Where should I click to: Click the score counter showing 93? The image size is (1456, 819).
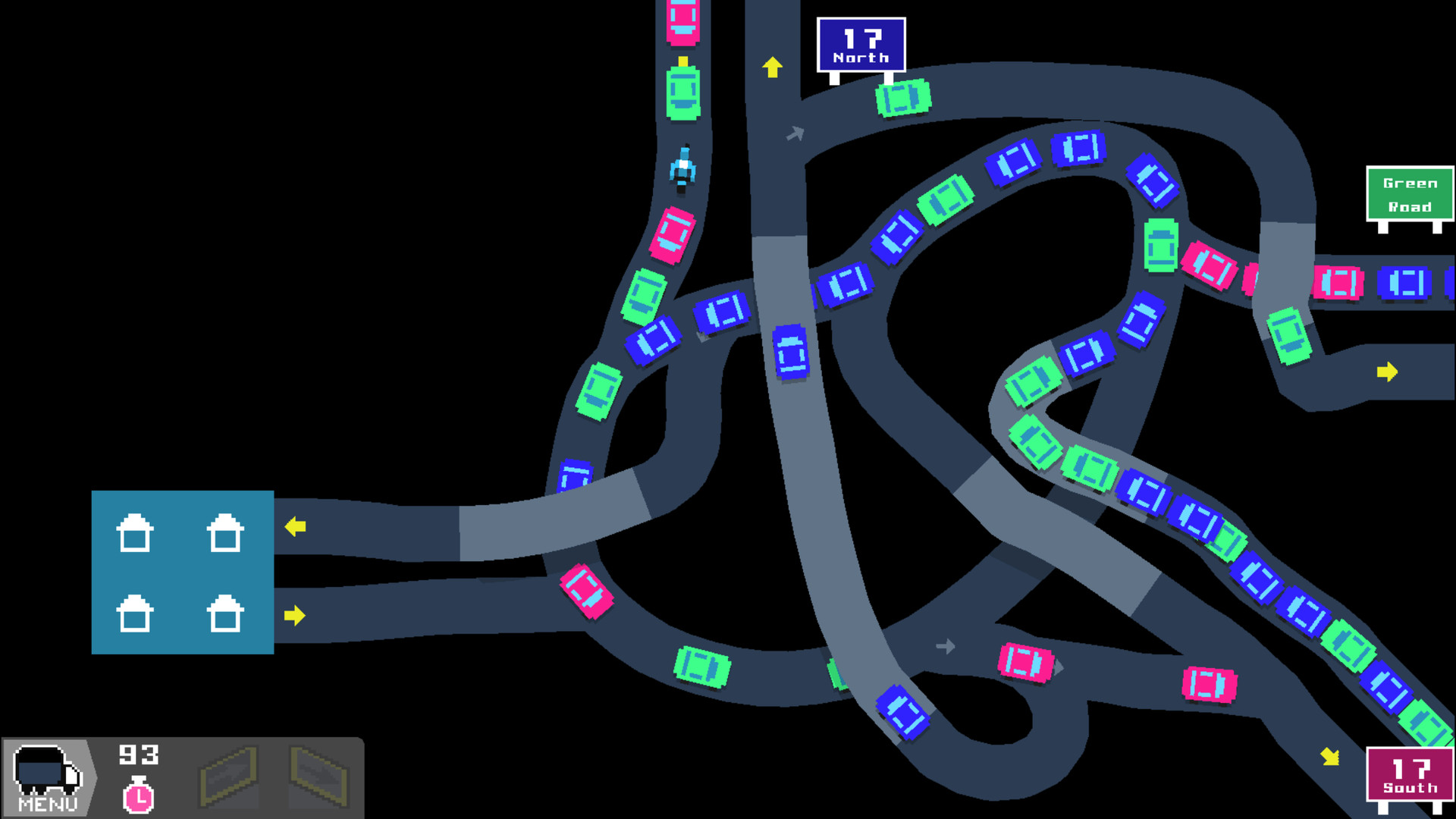[139, 755]
